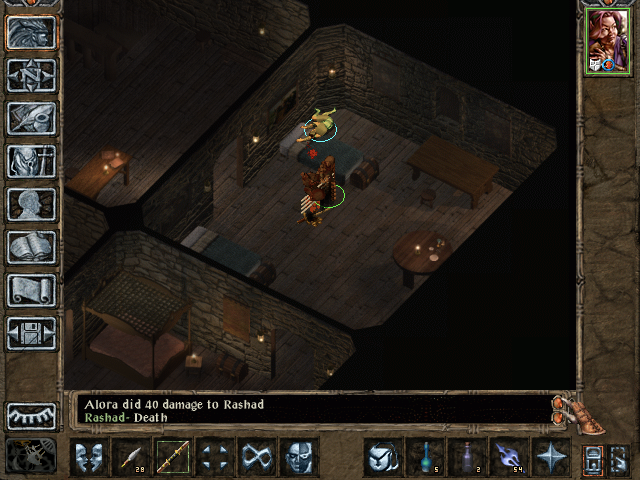Activate the twin masks stealth ability
The height and width of the screenshot is (480, 640).
pyautogui.click(x=90, y=457)
